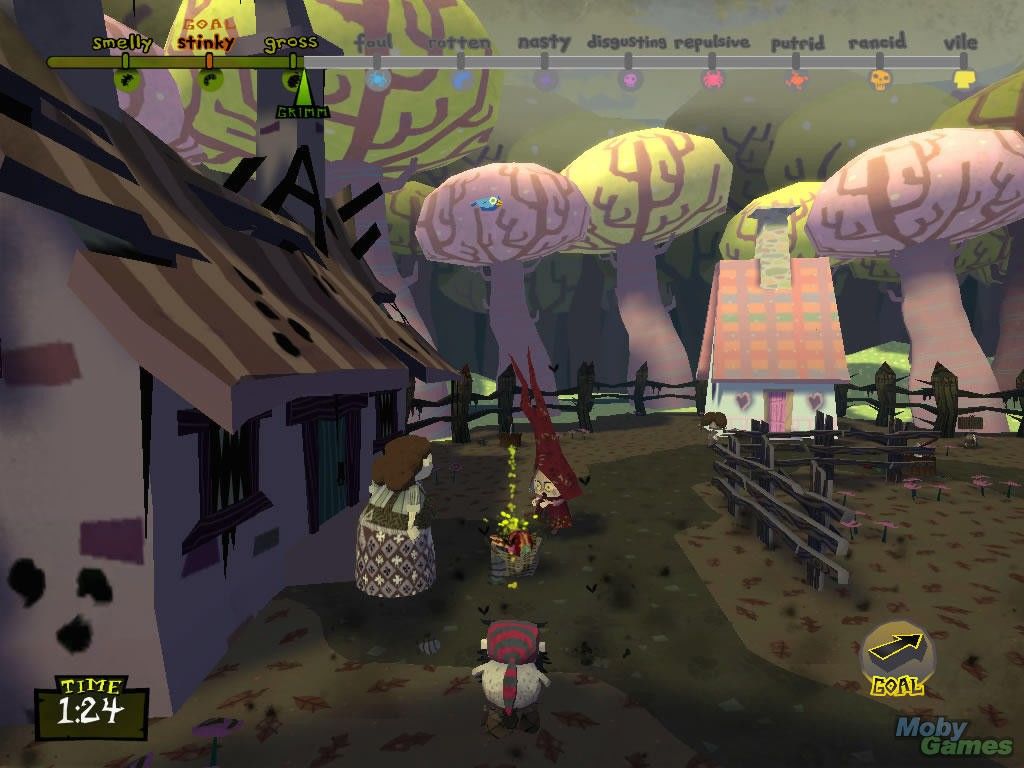Pick the nasty marker on the meter
This screenshot has height=768, width=1024.
coord(545,79)
